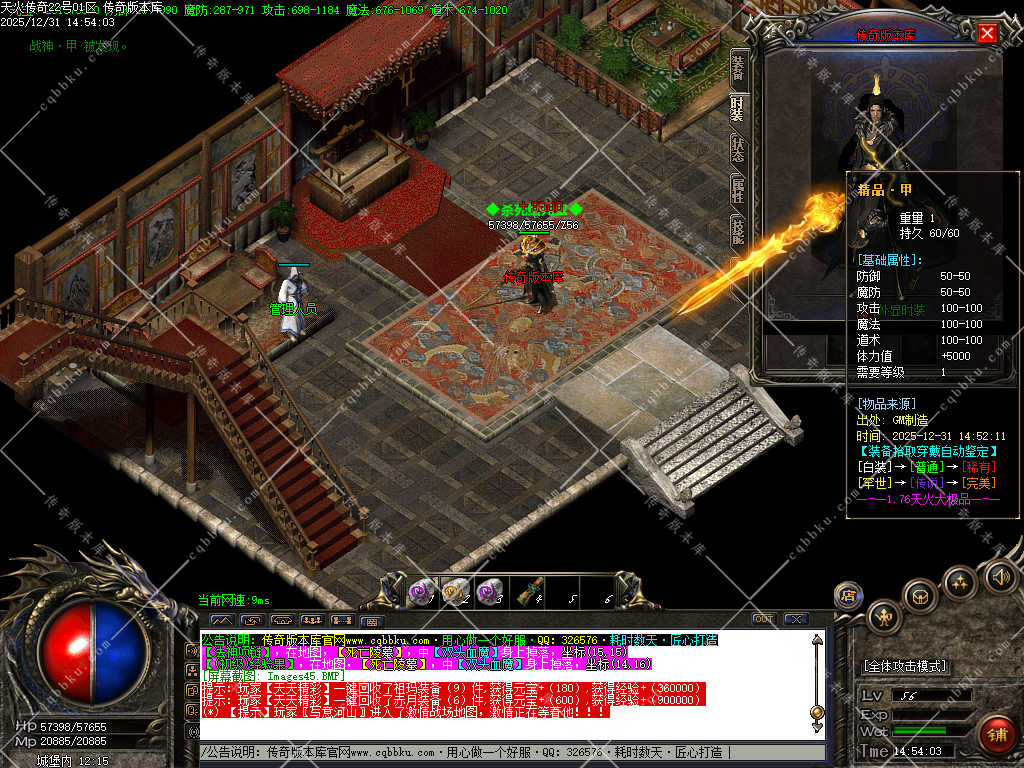The image size is (1024, 768).
Task: Use the green scroll in hotbar slot 4
Action: point(524,593)
